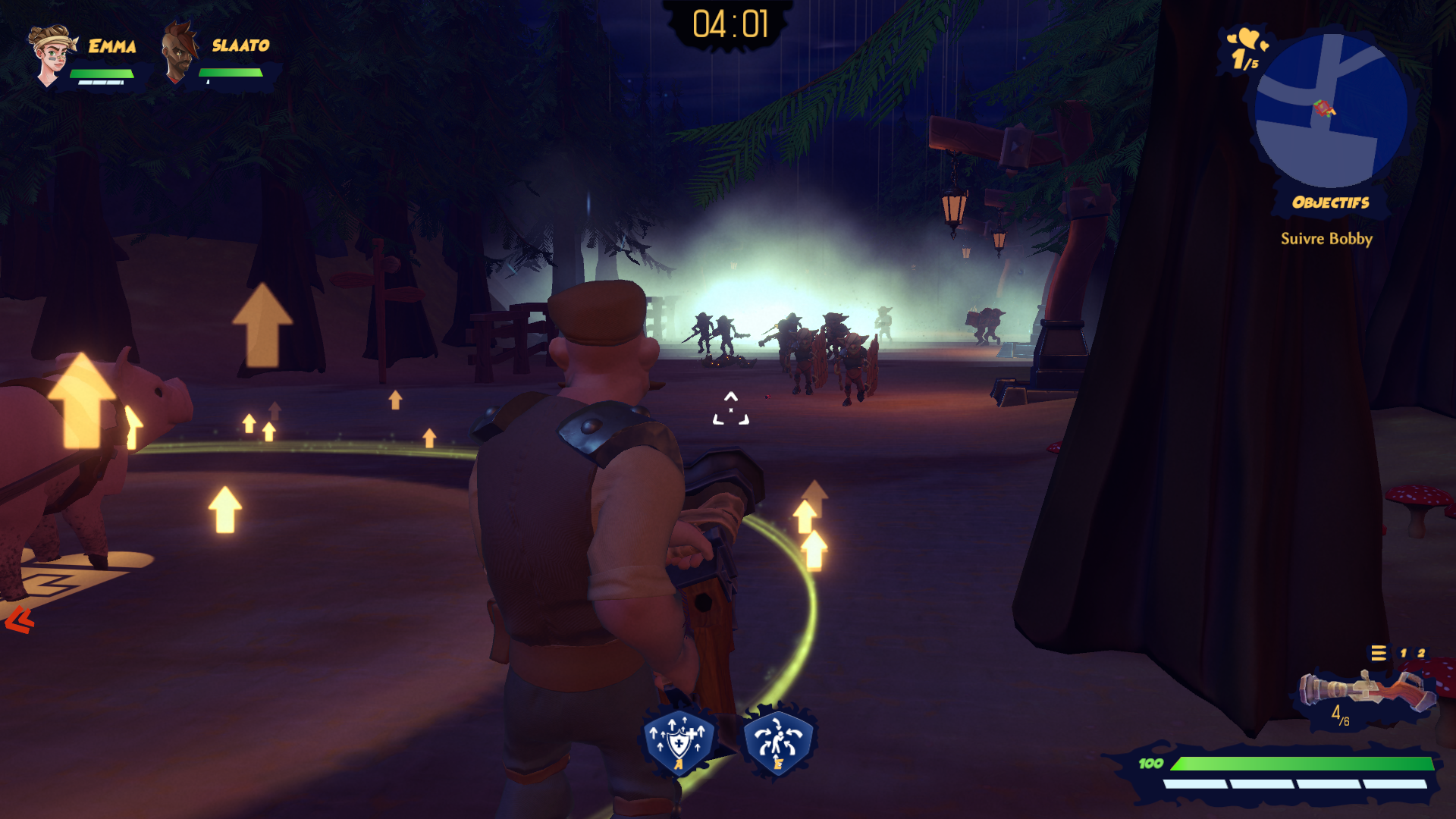Click the hearts lives icon
The height and width of the screenshot is (819, 1456).
pos(1244,39)
